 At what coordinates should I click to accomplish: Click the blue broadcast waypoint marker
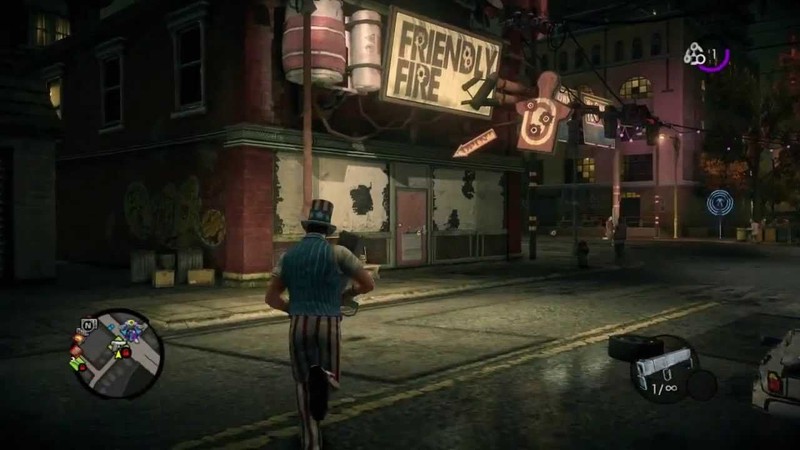click(x=718, y=203)
